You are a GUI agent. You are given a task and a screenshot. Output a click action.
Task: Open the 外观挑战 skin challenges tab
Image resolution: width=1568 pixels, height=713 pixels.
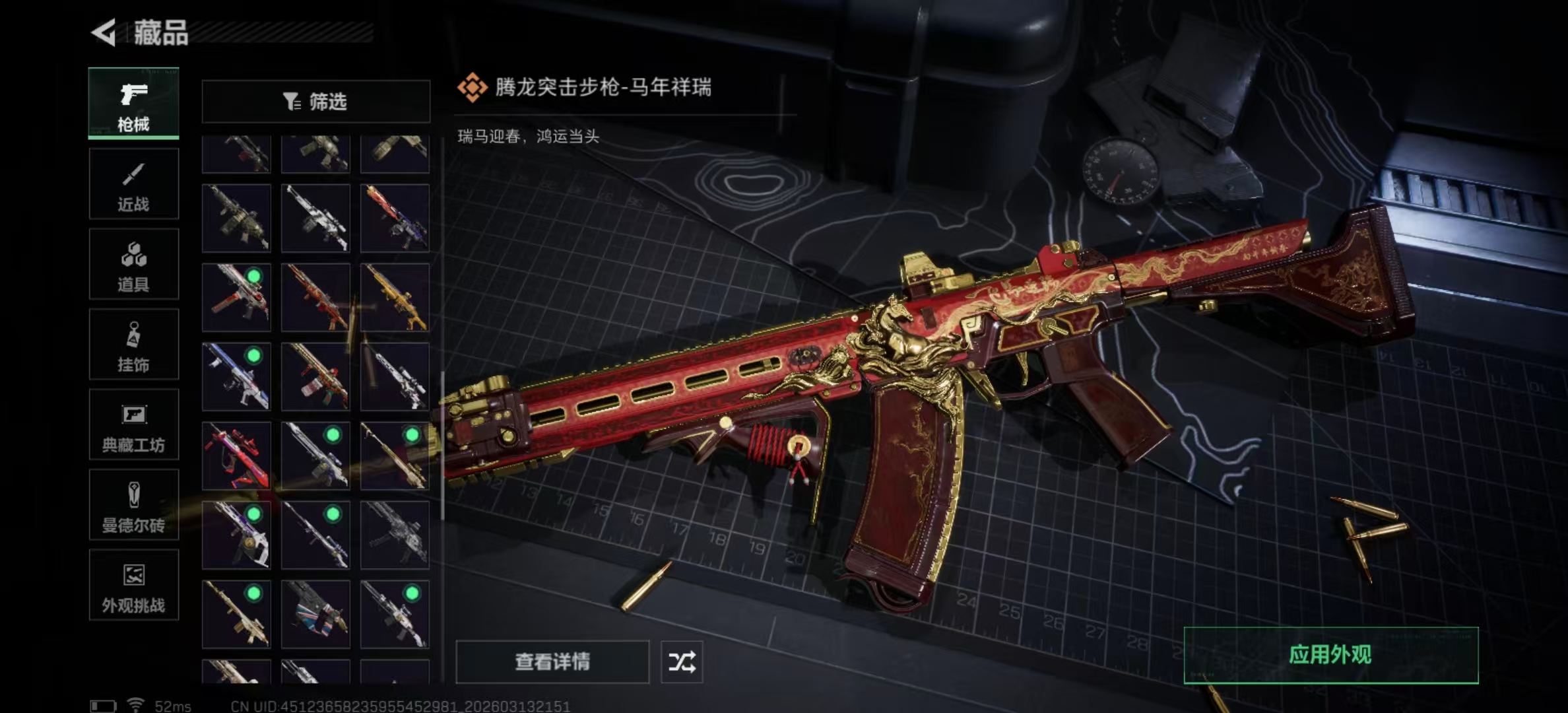pos(133,585)
